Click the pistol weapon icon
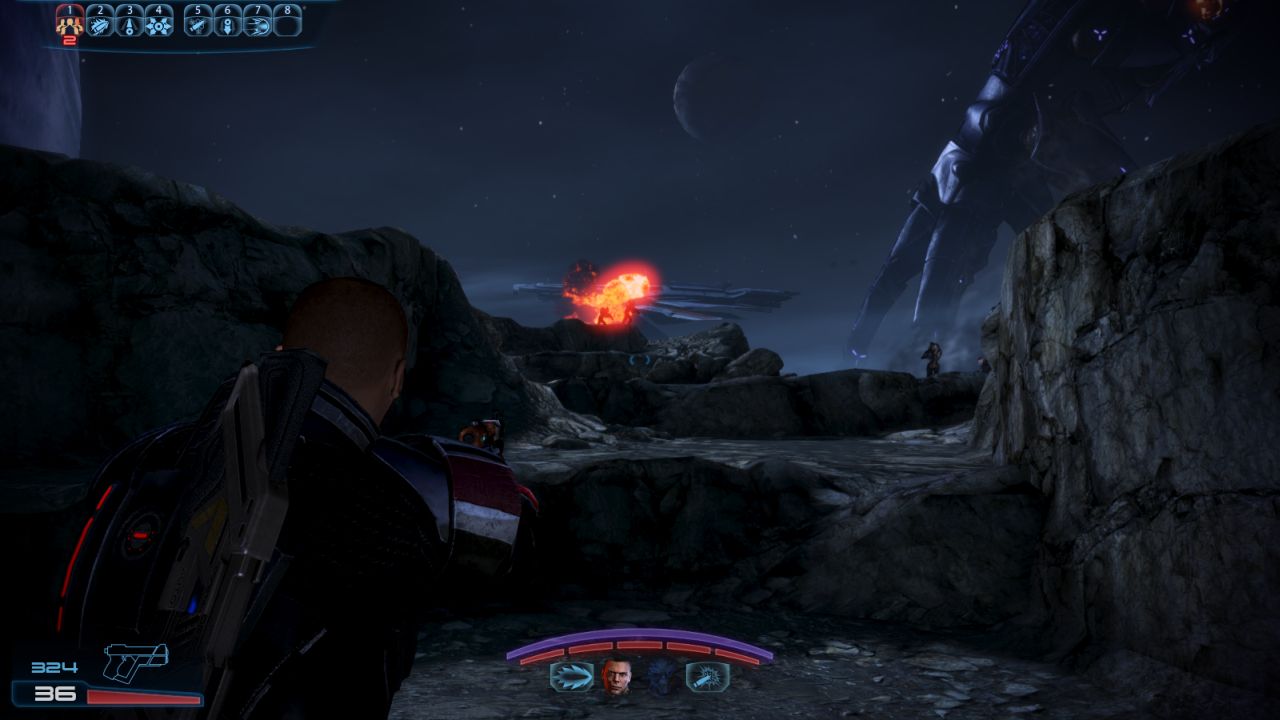 pos(136,661)
